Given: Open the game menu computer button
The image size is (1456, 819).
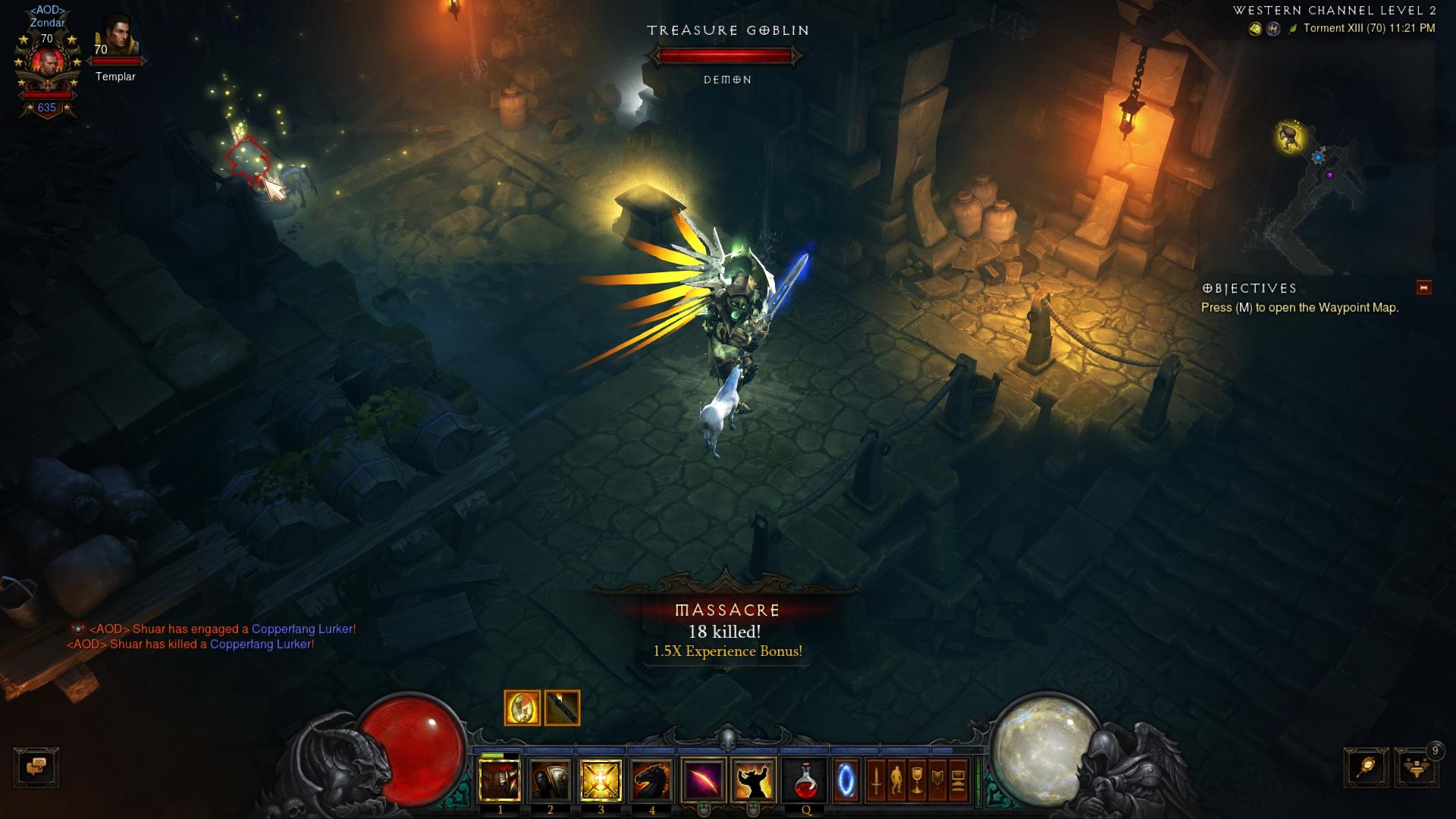Looking at the screenshot, I should pos(958,781).
